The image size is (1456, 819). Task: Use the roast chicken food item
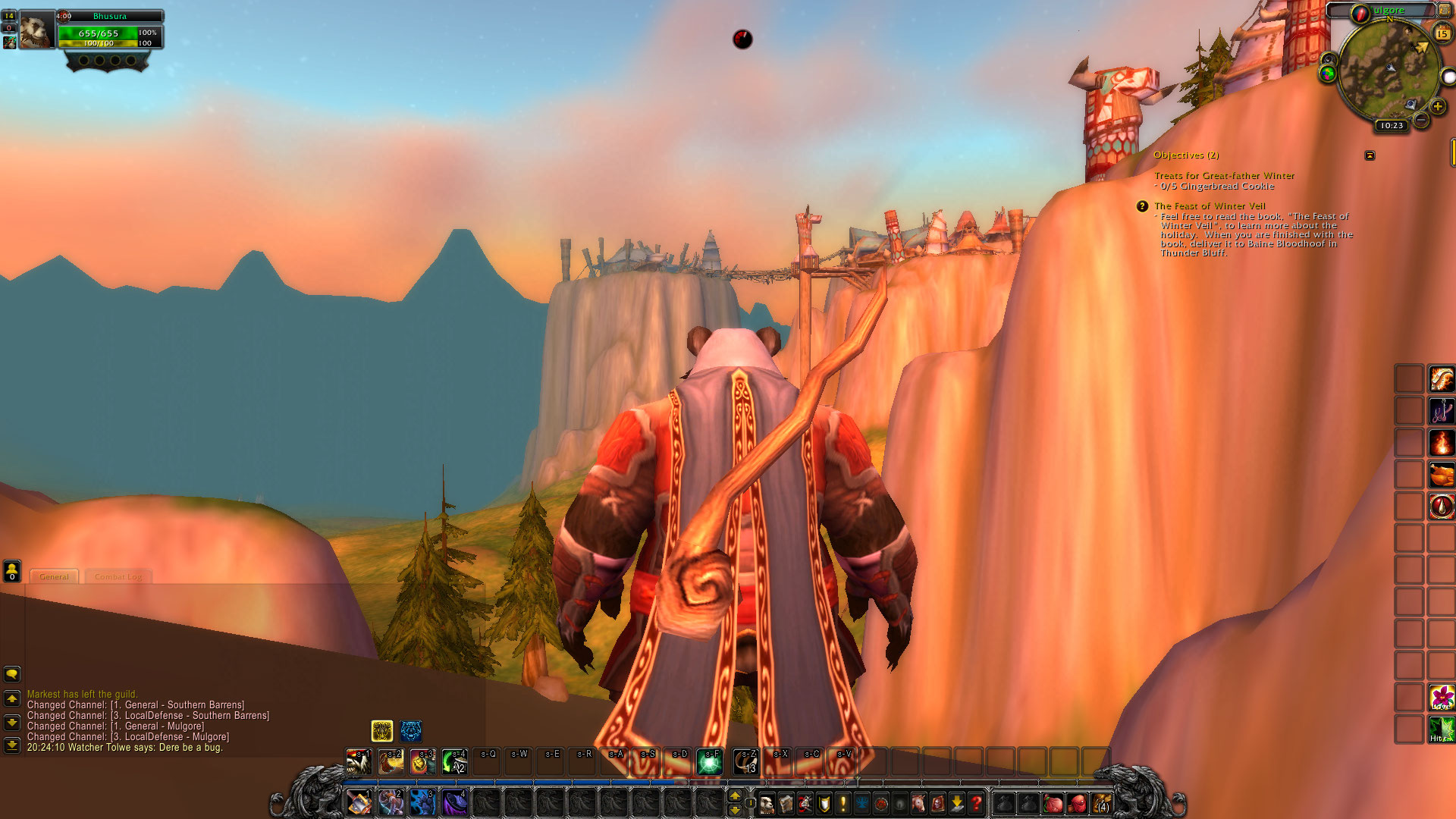(x=1441, y=475)
